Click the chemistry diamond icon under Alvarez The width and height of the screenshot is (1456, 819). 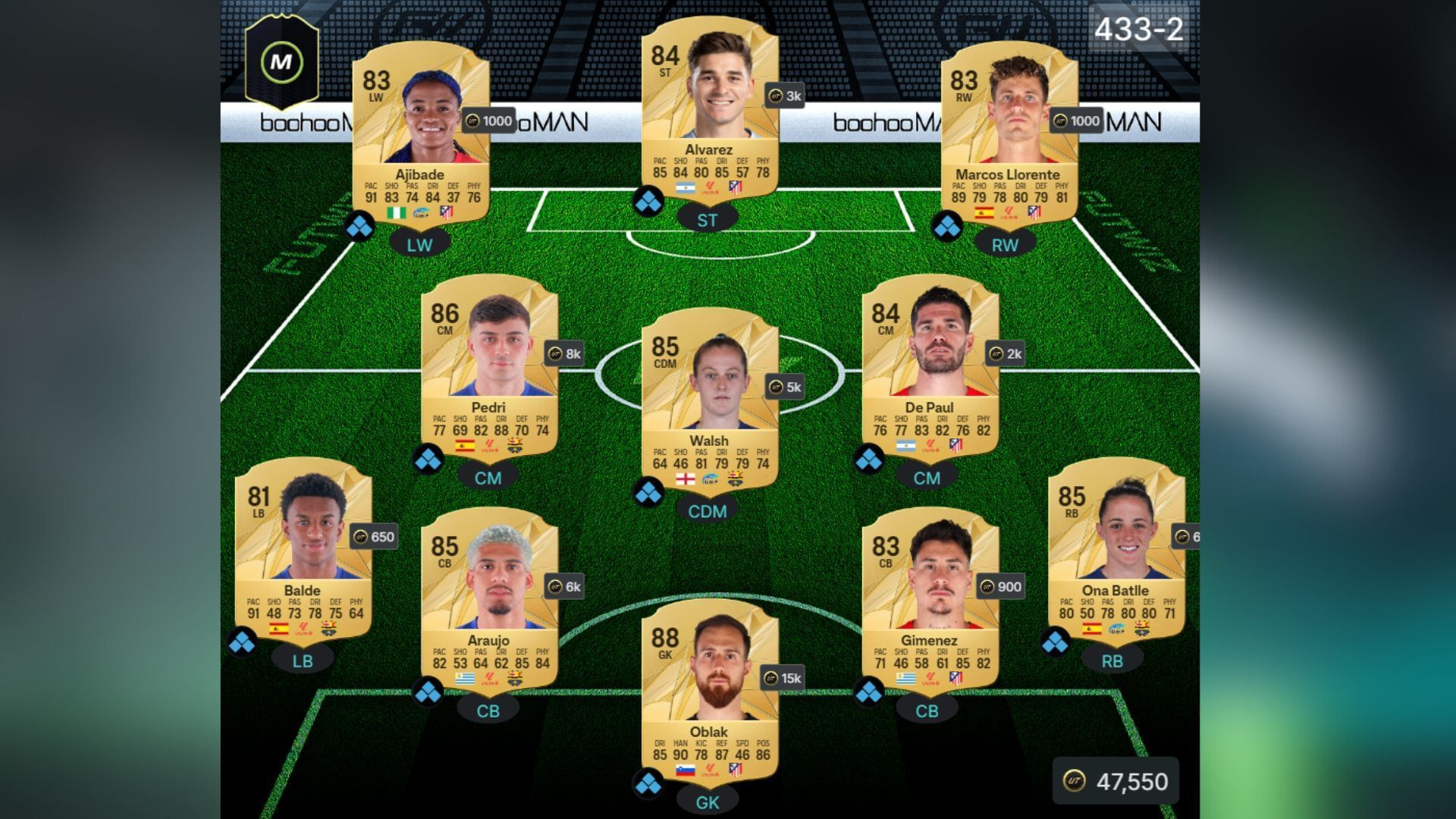coord(648,201)
